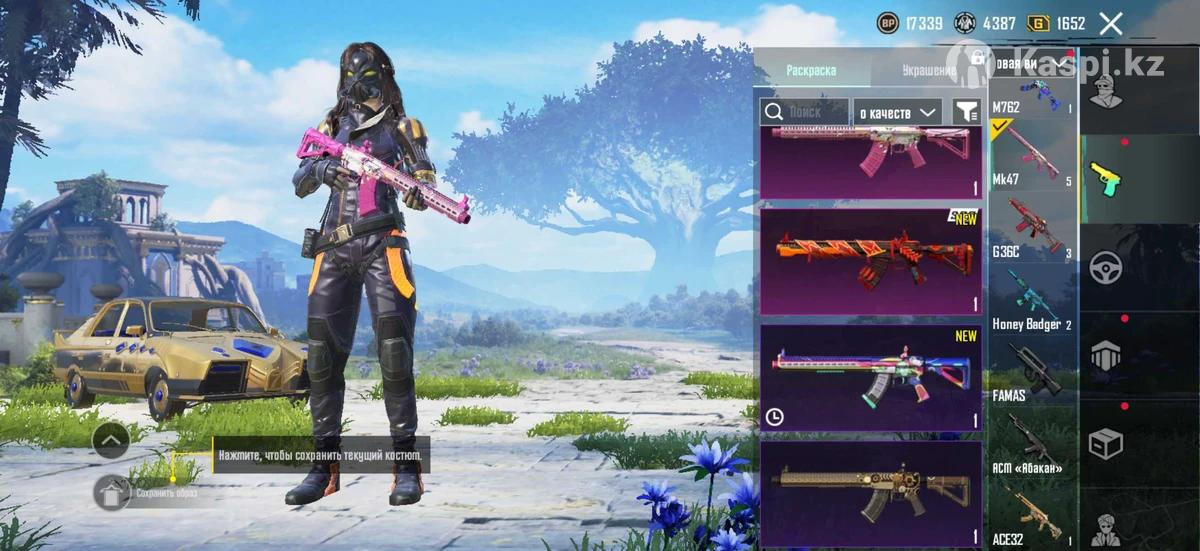Choose the colorful rainbow rifle skin
This screenshot has width=1200, height=551.
click(871, 377)
